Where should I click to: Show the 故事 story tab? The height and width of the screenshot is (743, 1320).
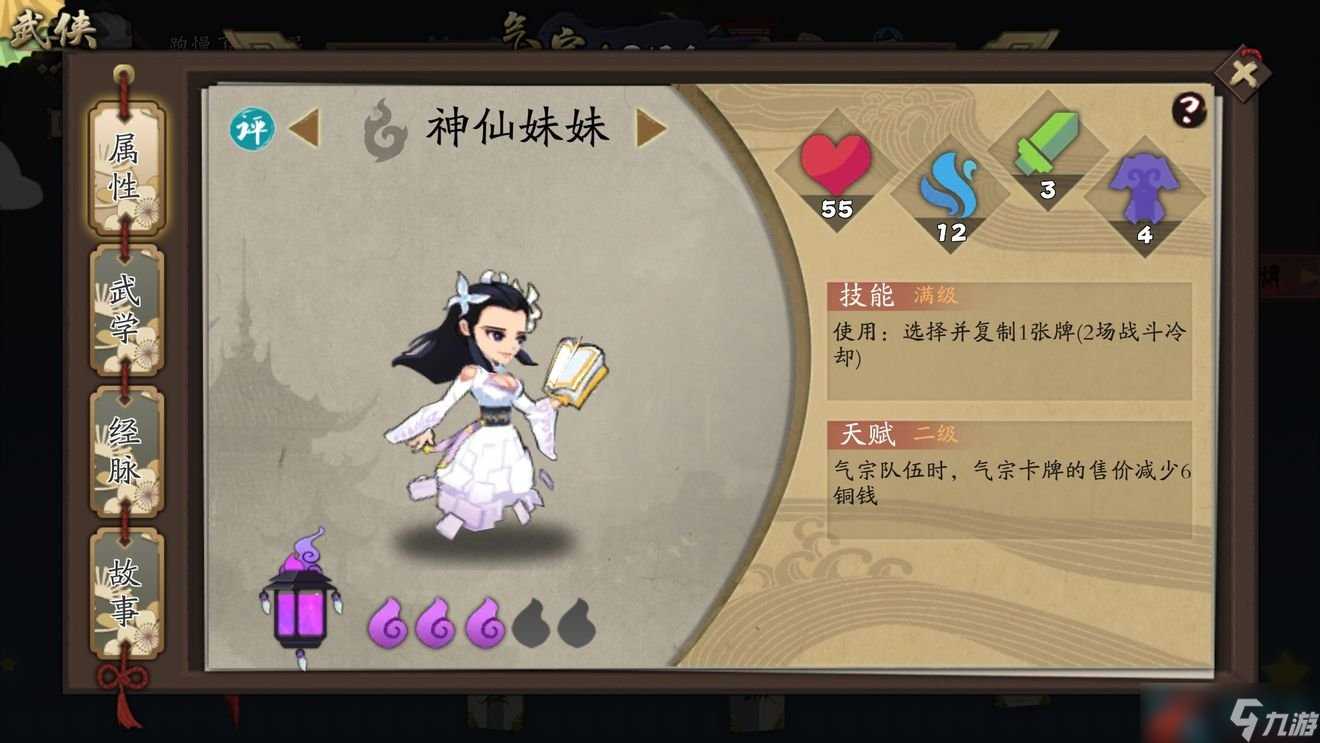coord(125,593)
